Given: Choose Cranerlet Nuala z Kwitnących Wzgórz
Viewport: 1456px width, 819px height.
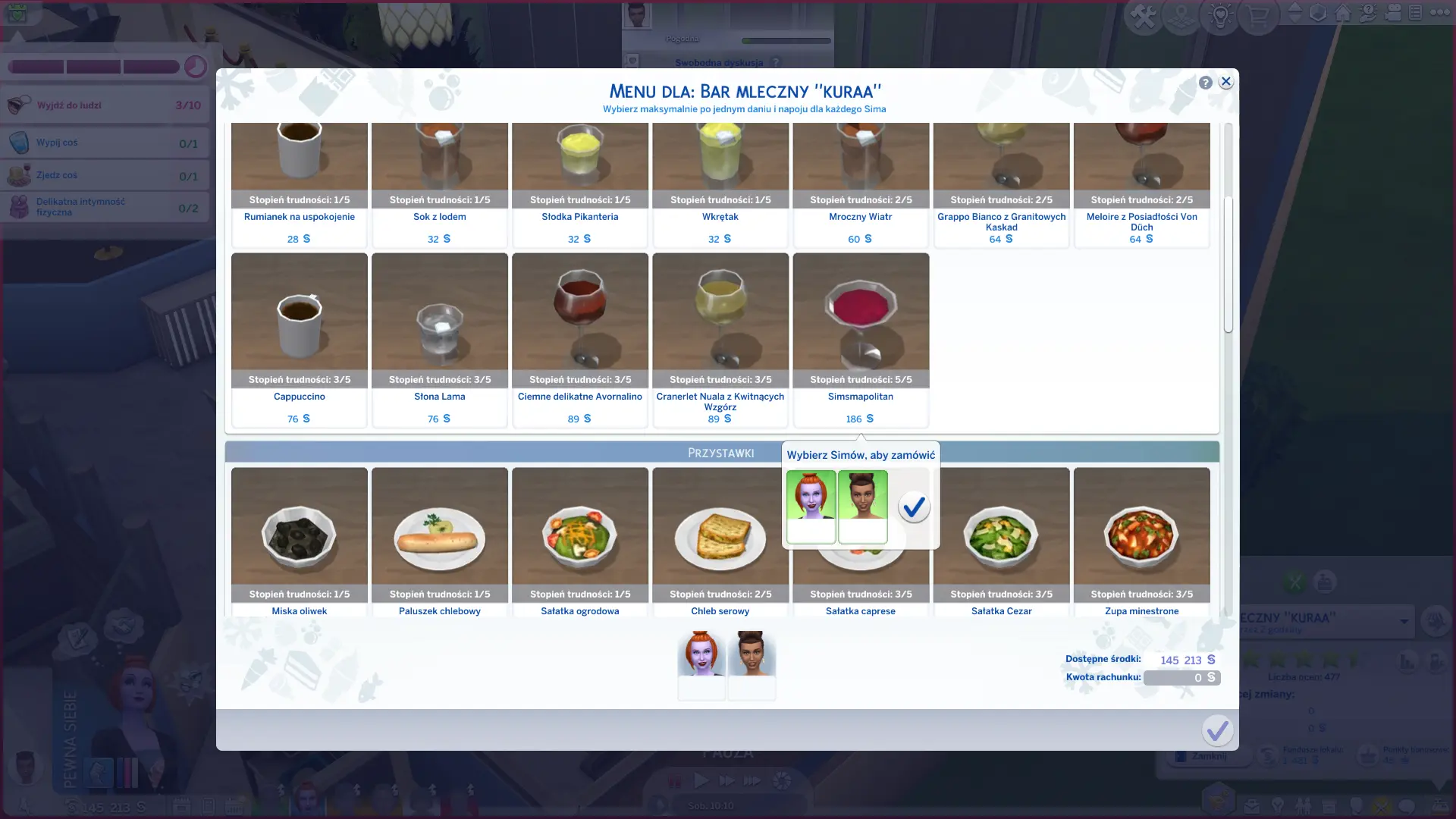Looking at the screenshot, I should click(x=720, y=326).
